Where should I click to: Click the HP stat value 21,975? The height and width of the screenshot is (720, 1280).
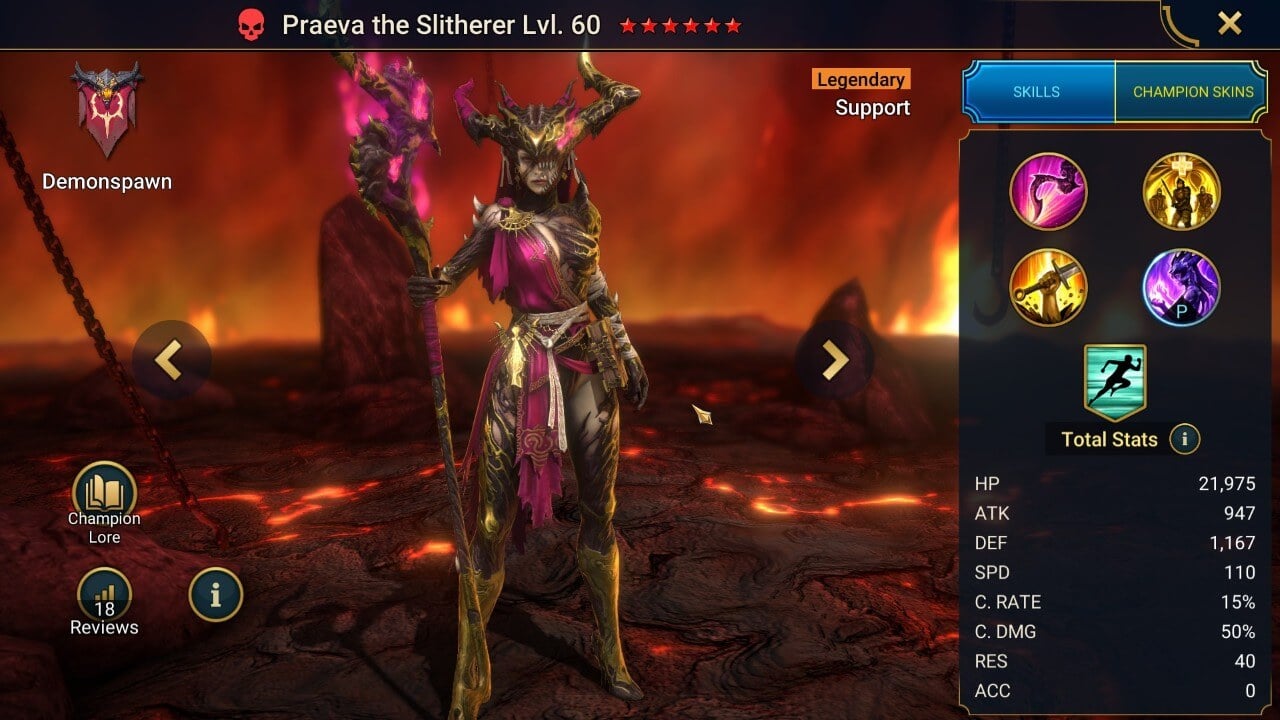click(x=1227, y=483)
